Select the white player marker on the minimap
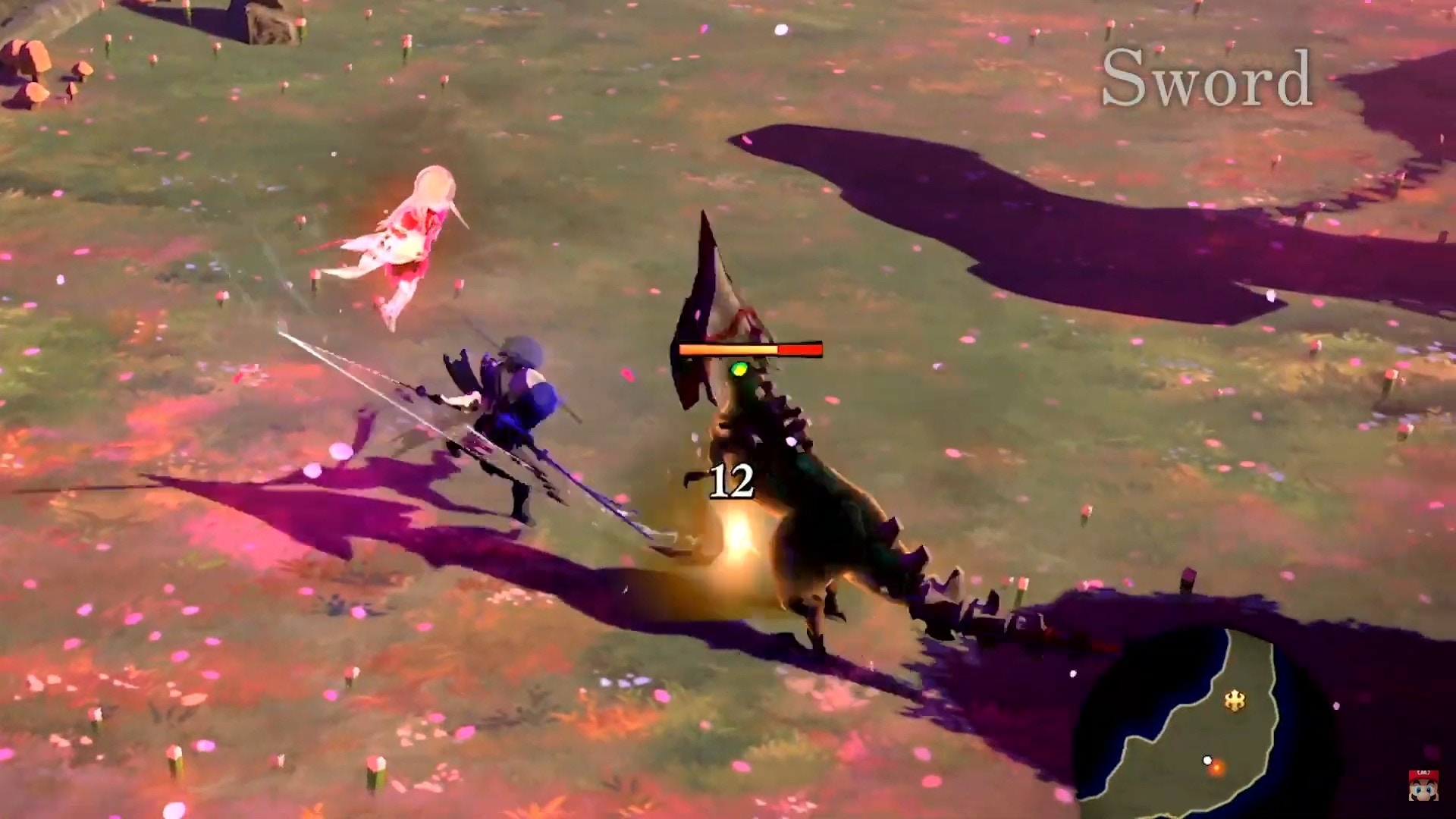The image size is (1456, 819). click(1207, 760)
